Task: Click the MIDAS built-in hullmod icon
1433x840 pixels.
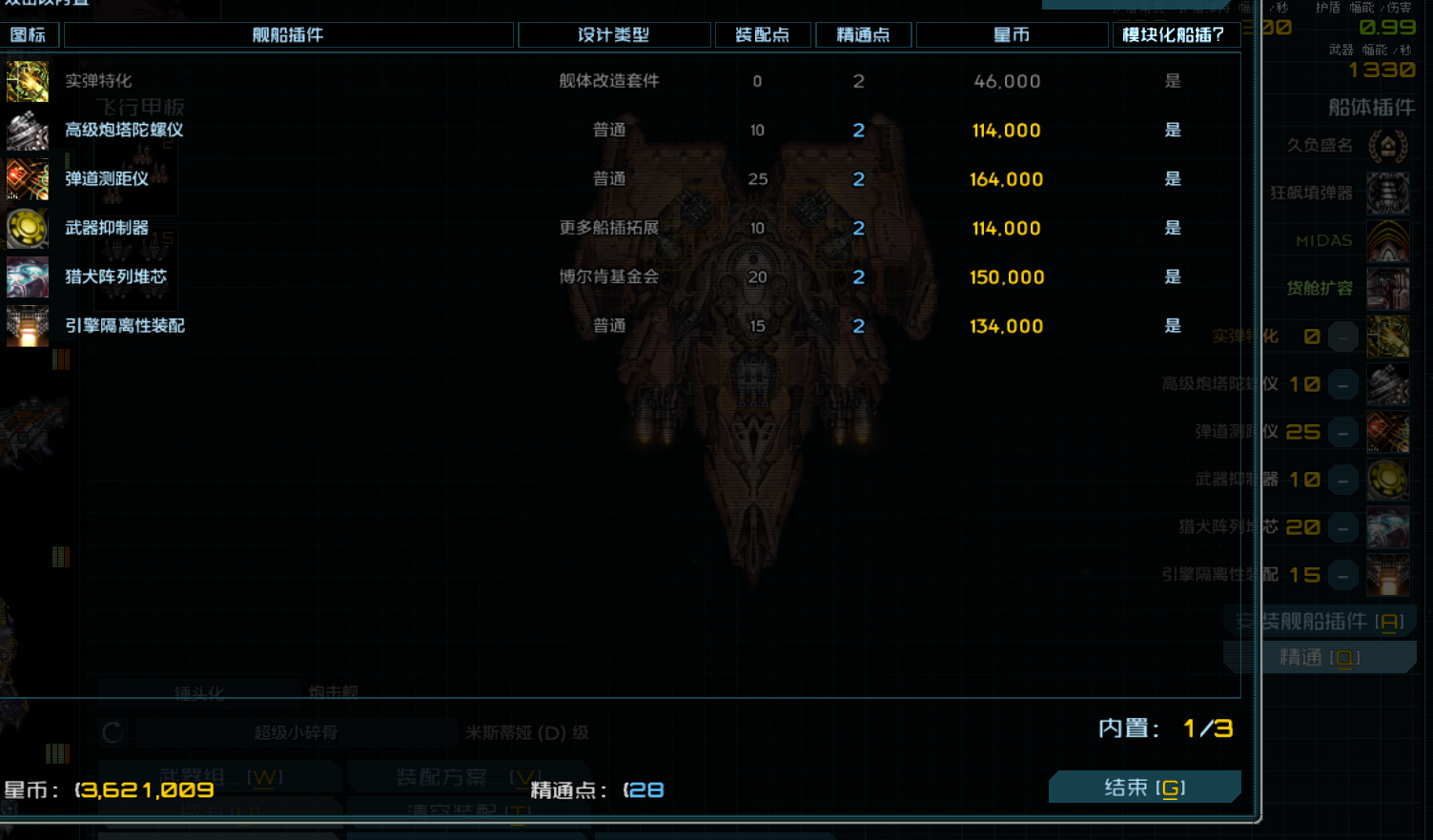Action: point(1388,240)
